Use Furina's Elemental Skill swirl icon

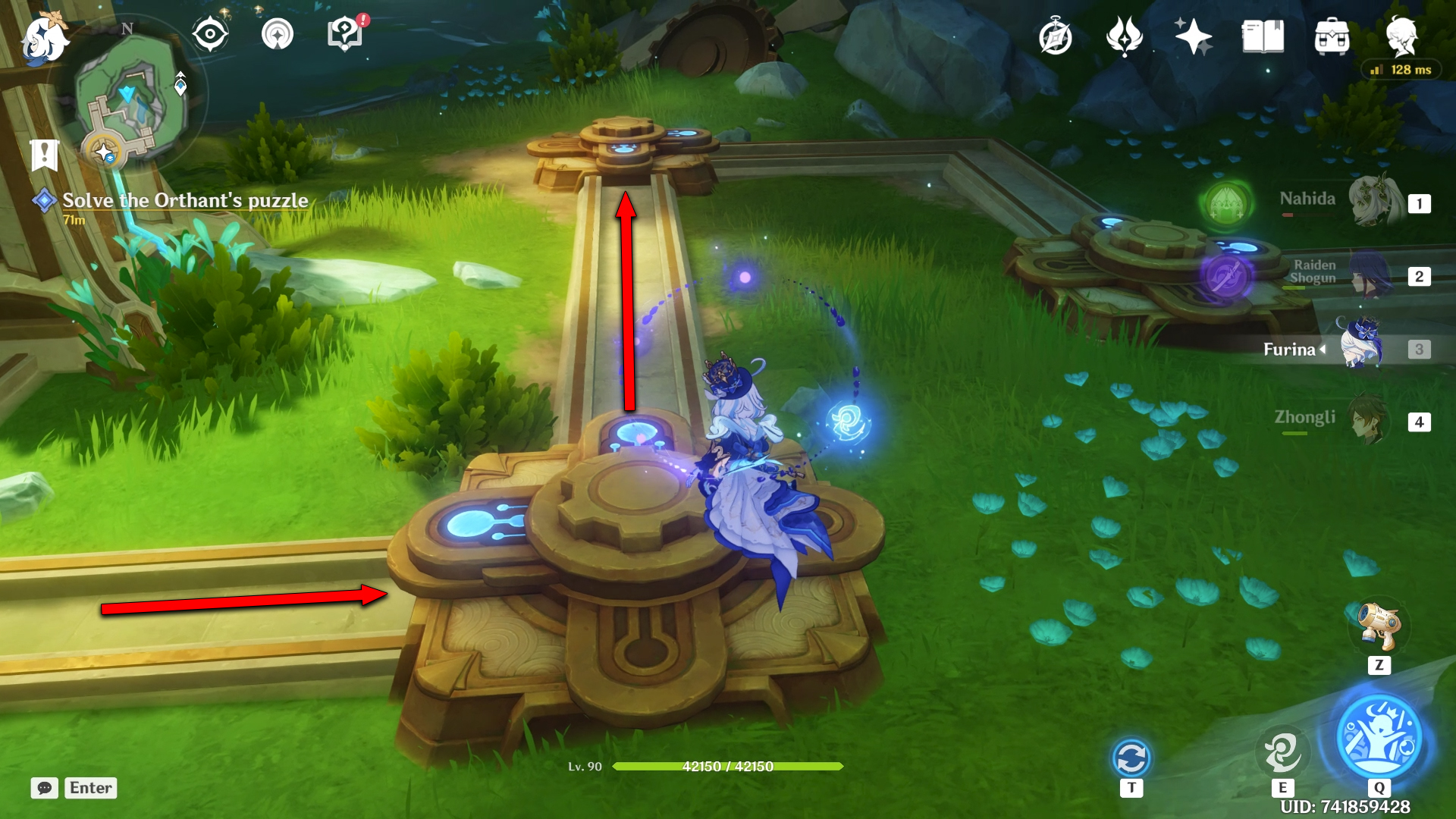[x=1282, y=752]
